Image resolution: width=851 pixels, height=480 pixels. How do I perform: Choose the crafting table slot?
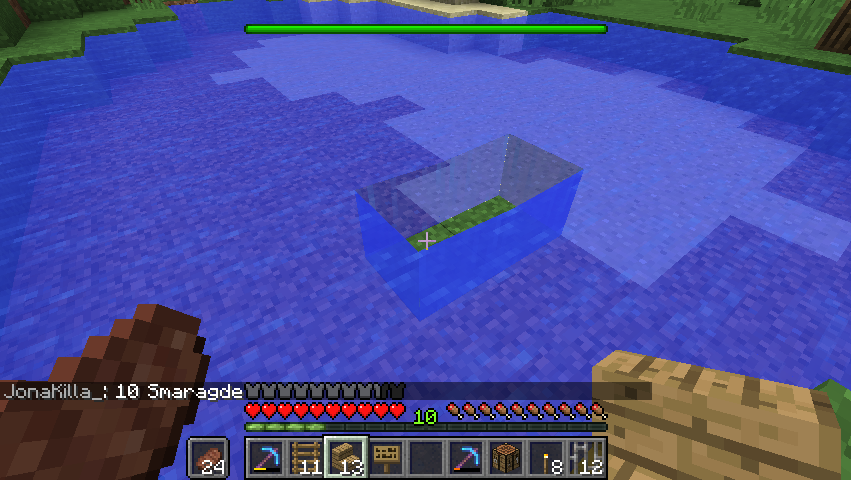(505, 458)
